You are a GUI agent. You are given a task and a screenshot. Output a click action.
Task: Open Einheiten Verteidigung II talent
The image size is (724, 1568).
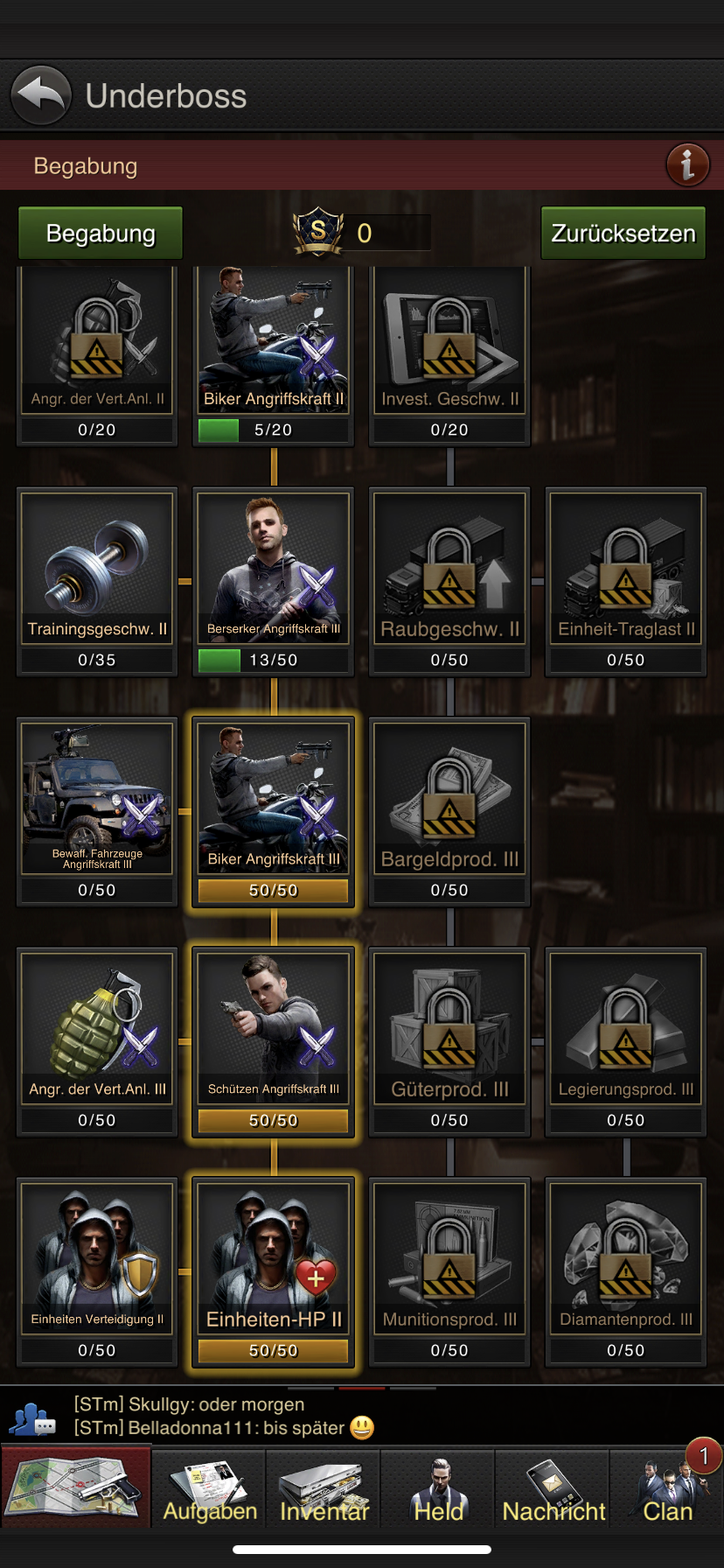pos(97,1259)
